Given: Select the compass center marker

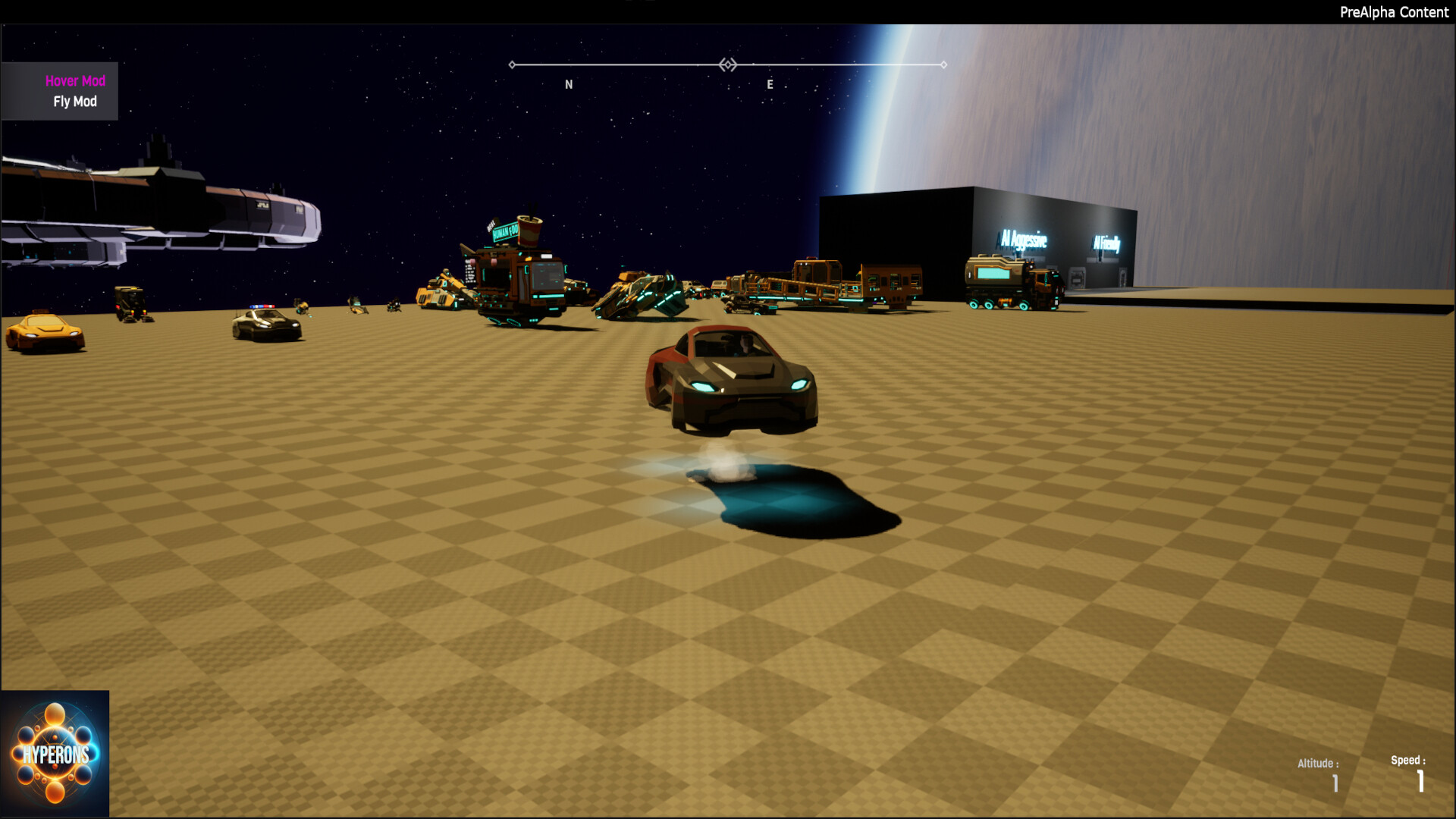Looking at the screenshot, I should (x=728, y=65).
